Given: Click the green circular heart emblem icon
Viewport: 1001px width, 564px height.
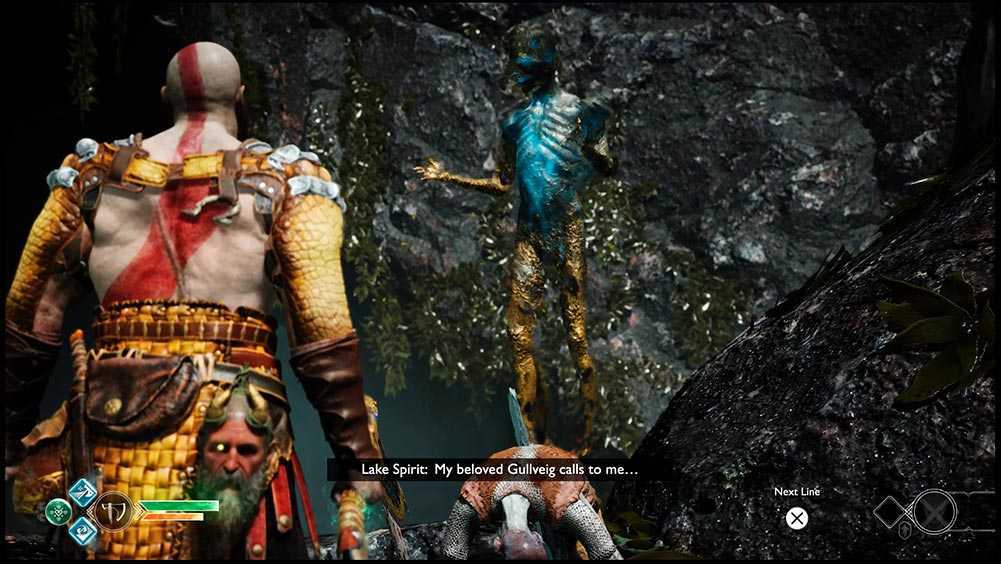Looking at the screenshot, I should click(59, 511).
